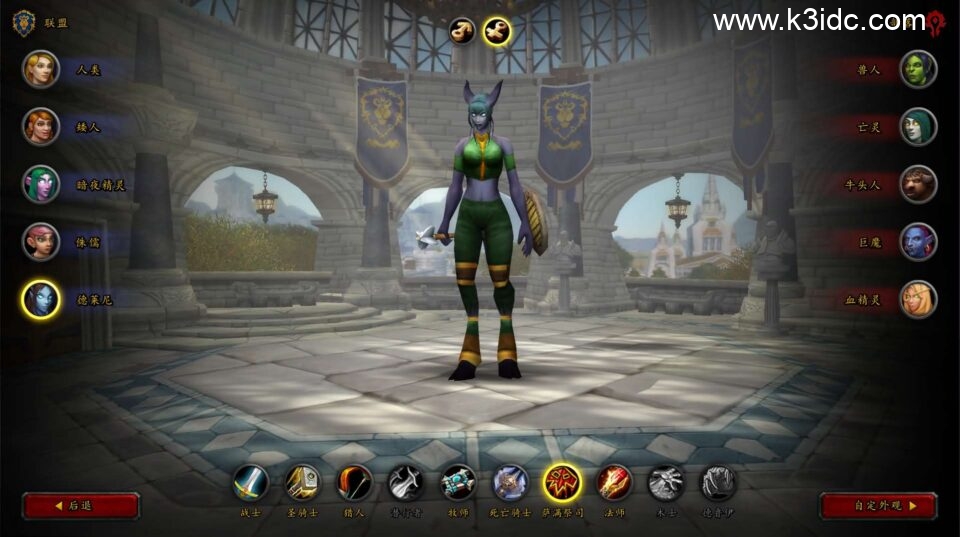
Task: Pick the Hunter class icon
Action: click(354, 483)
